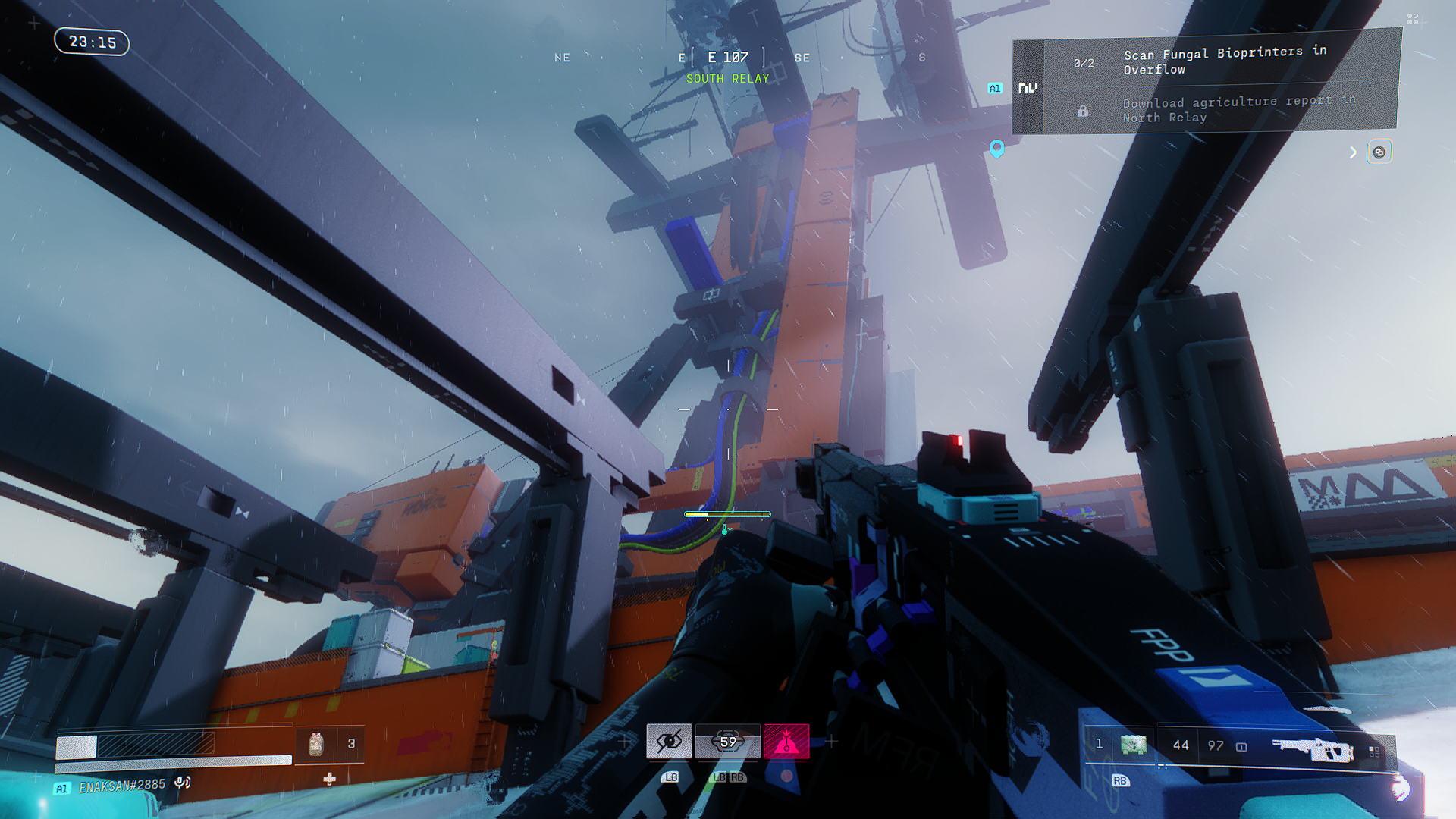This screenshot has height=819, width=1456.
Task: Click the blue waypoint pin marker
Action: pyautogui.click(x=997, y=148)
